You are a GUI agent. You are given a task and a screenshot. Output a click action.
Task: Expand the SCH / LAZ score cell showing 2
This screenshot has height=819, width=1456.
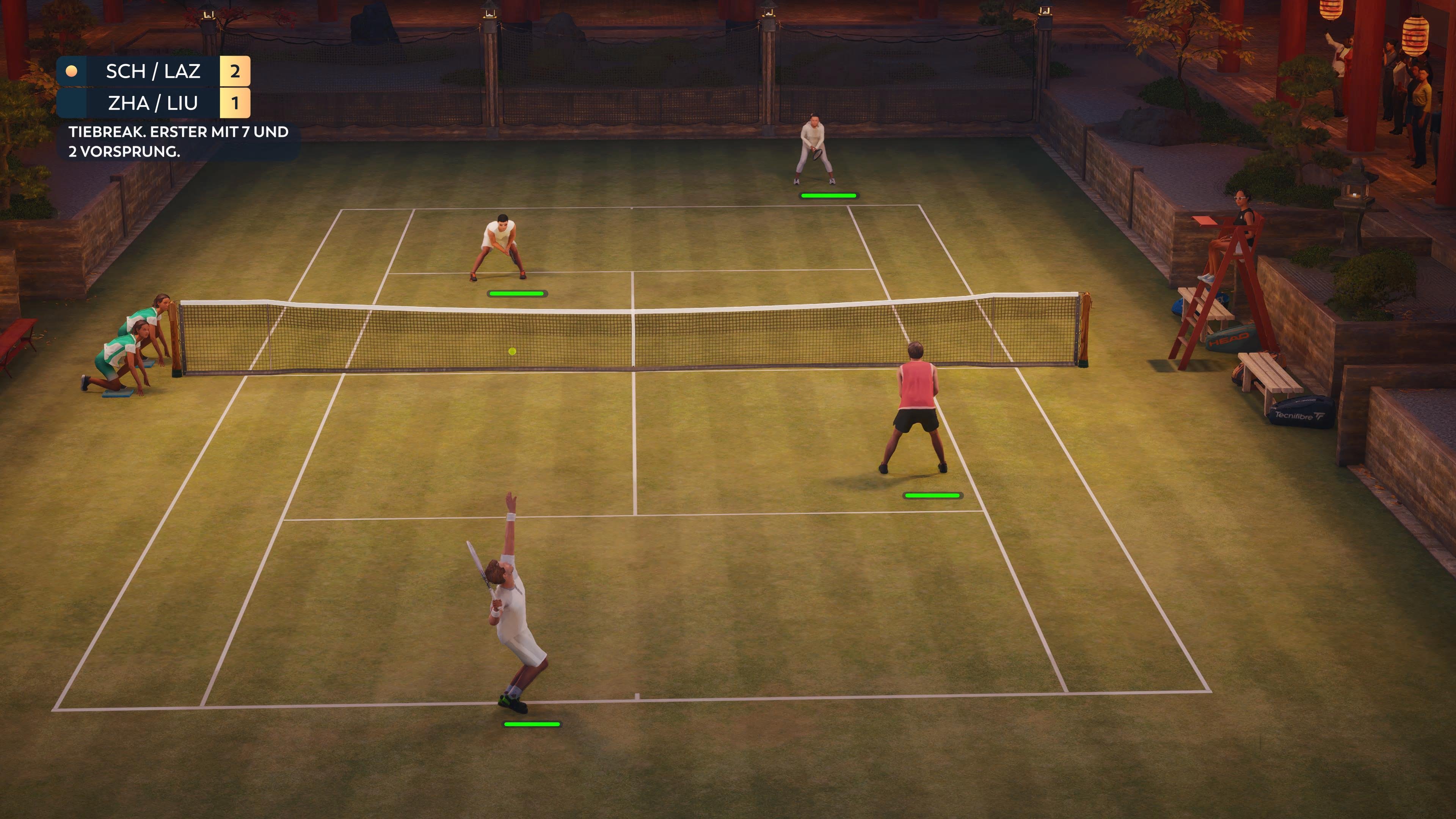click(236, 71)
